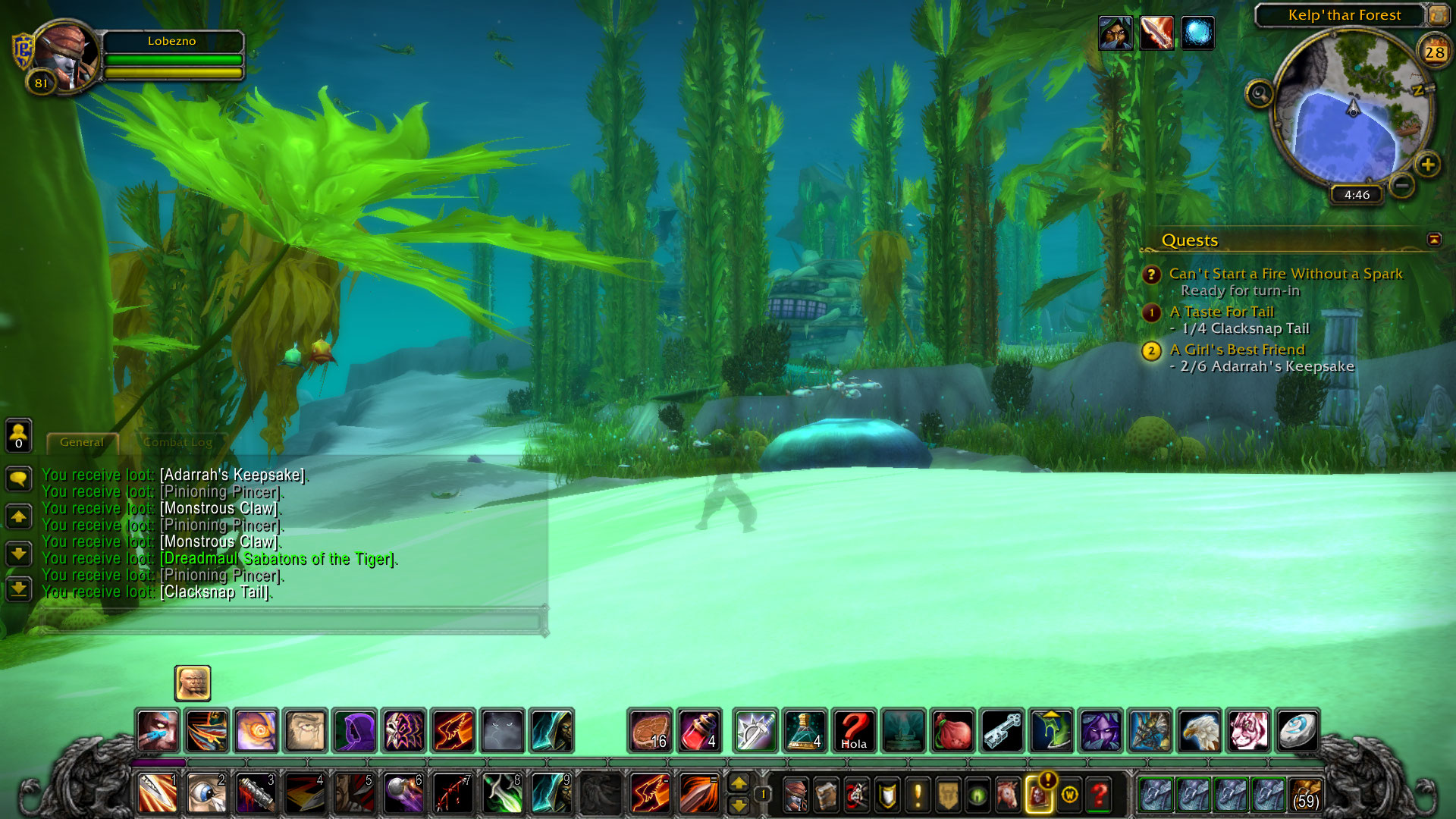Switch to next action bar page arrow
1456x819 pixels.
pos(739,782)
